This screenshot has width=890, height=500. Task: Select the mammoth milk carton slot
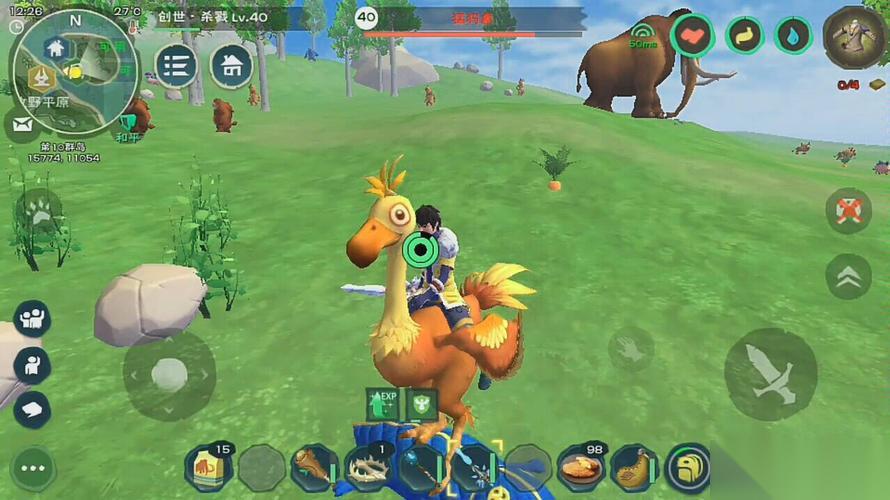[208, 467]
